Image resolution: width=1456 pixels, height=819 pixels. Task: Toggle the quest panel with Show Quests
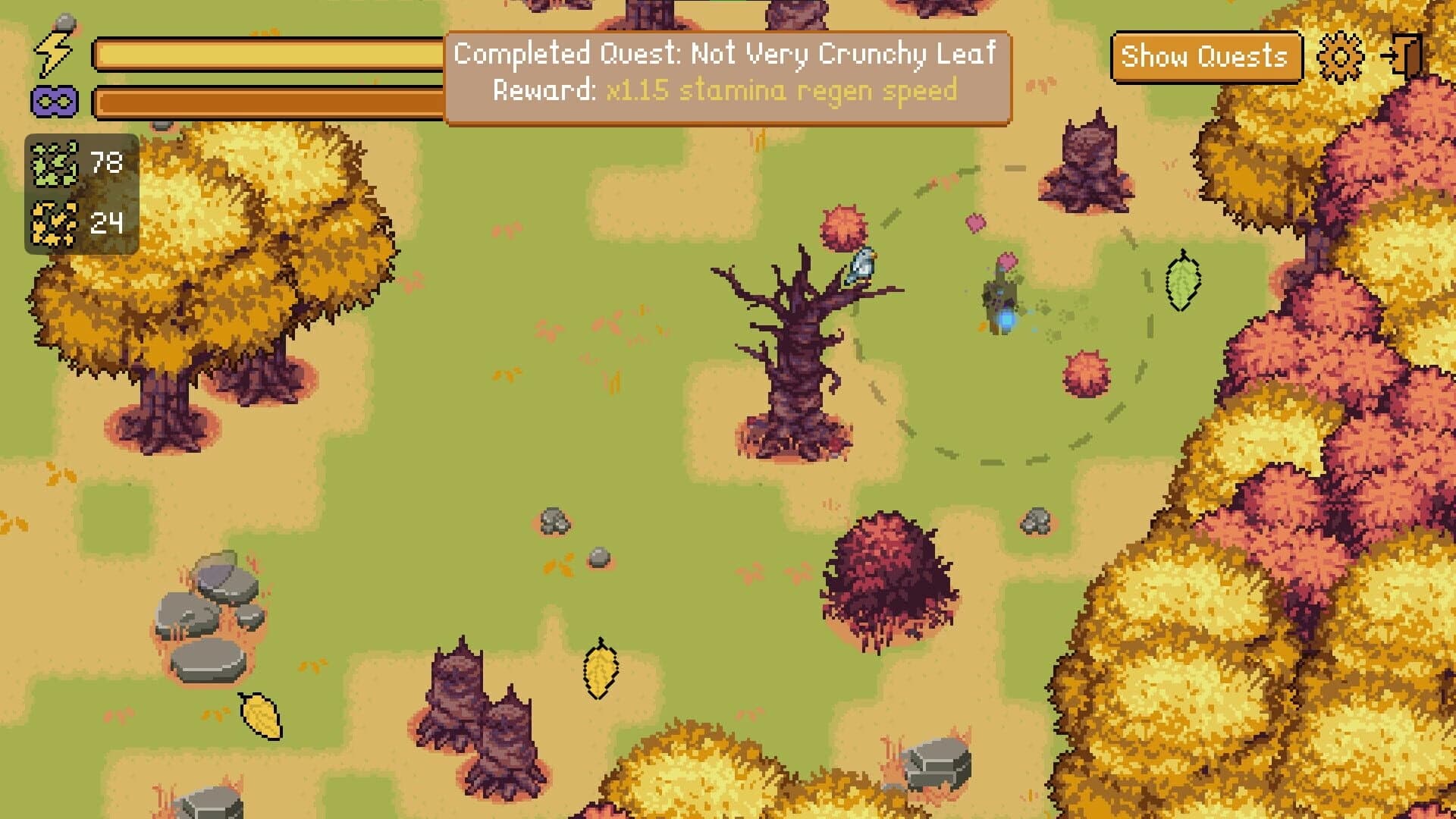point(1206,55)
